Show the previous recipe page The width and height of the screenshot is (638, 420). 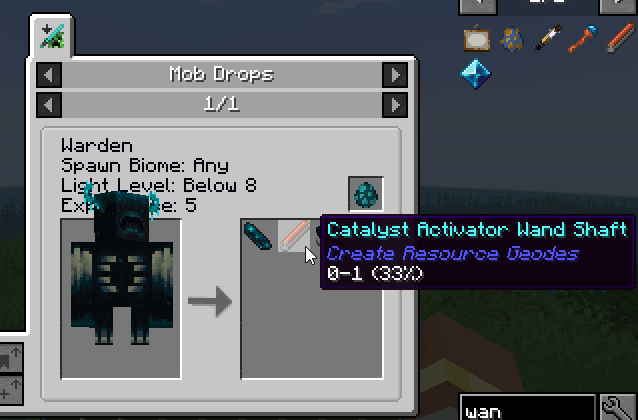tap(49, 104)
